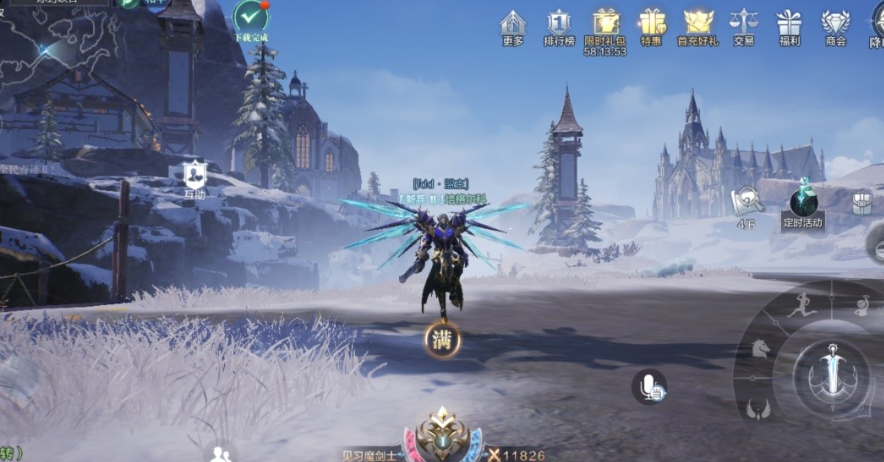Click the 满 badge under the character
Viewport: 884px width, 462px height.
pyautogui.click(x=442, y=340)
